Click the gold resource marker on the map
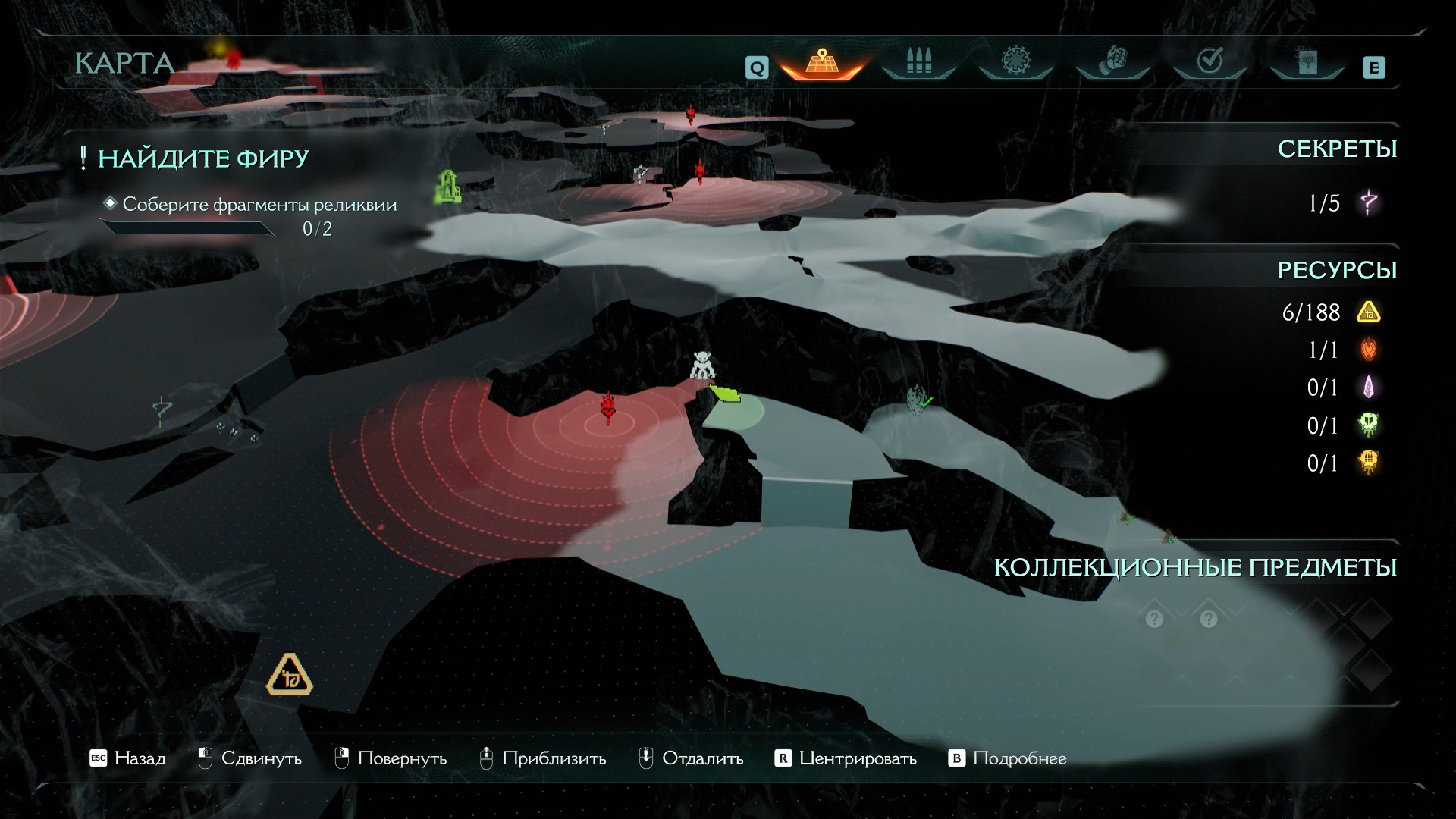Viewport: 1456px width, 819px height. coord(289,674)
